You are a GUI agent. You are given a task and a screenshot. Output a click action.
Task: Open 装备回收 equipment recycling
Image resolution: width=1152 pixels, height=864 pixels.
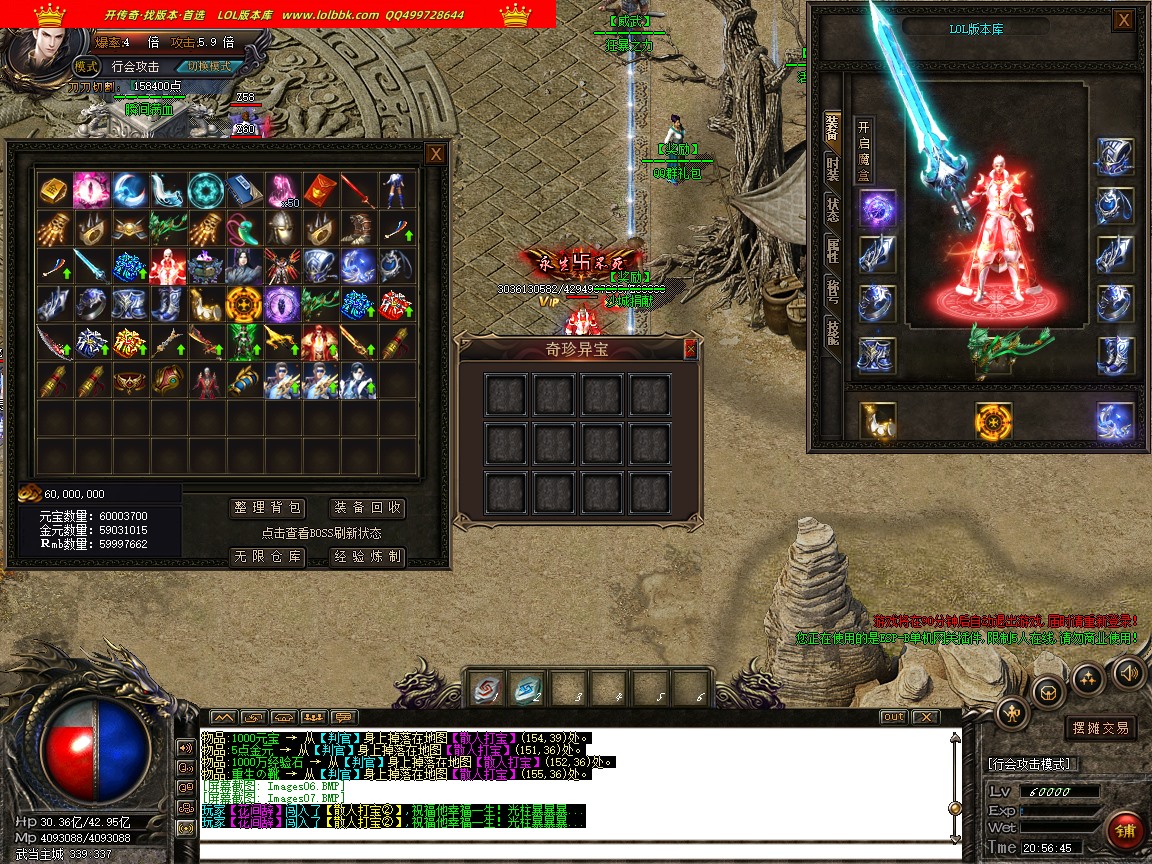(367, 508)
